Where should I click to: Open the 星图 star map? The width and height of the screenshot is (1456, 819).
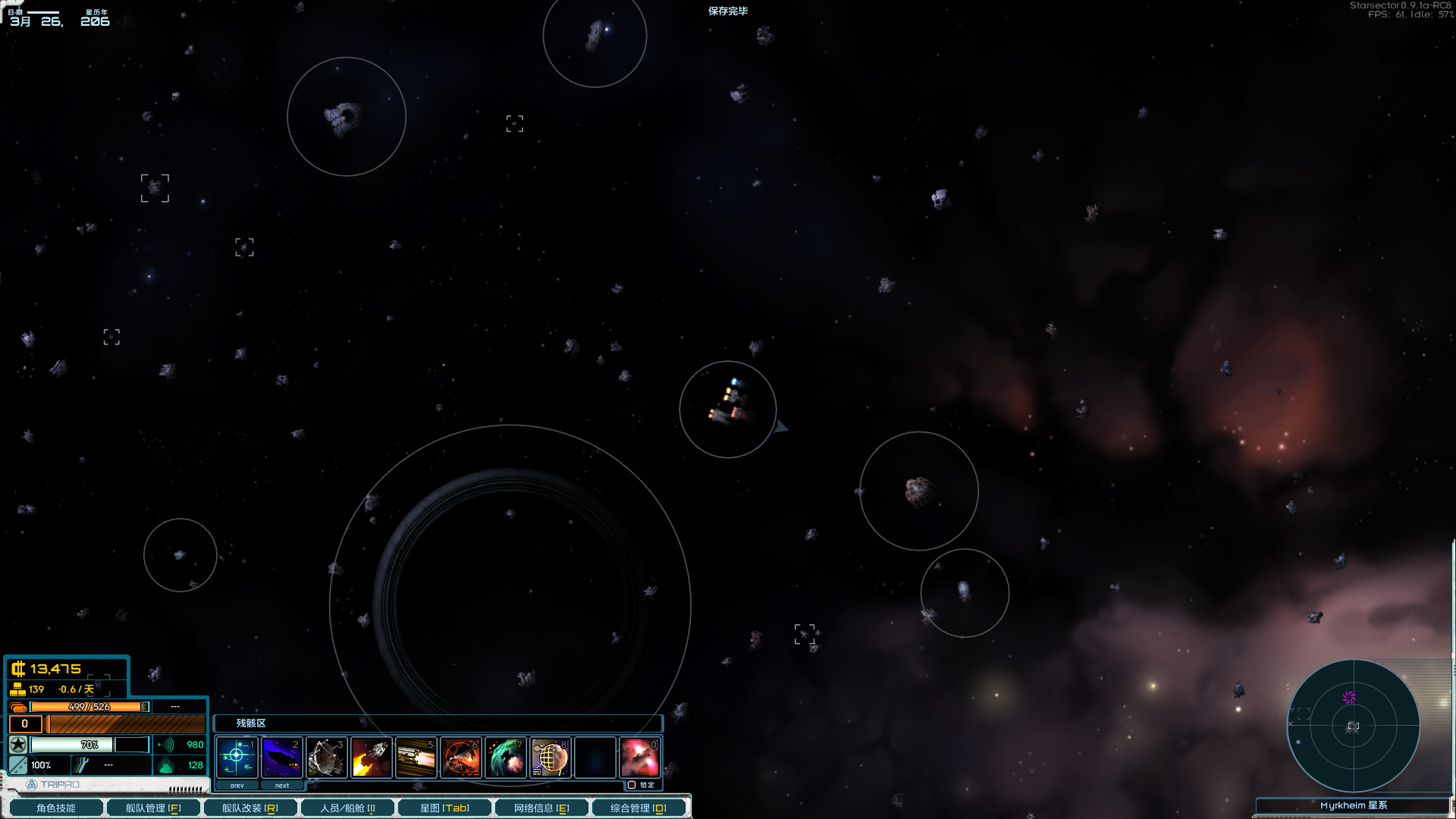[444, 808]
